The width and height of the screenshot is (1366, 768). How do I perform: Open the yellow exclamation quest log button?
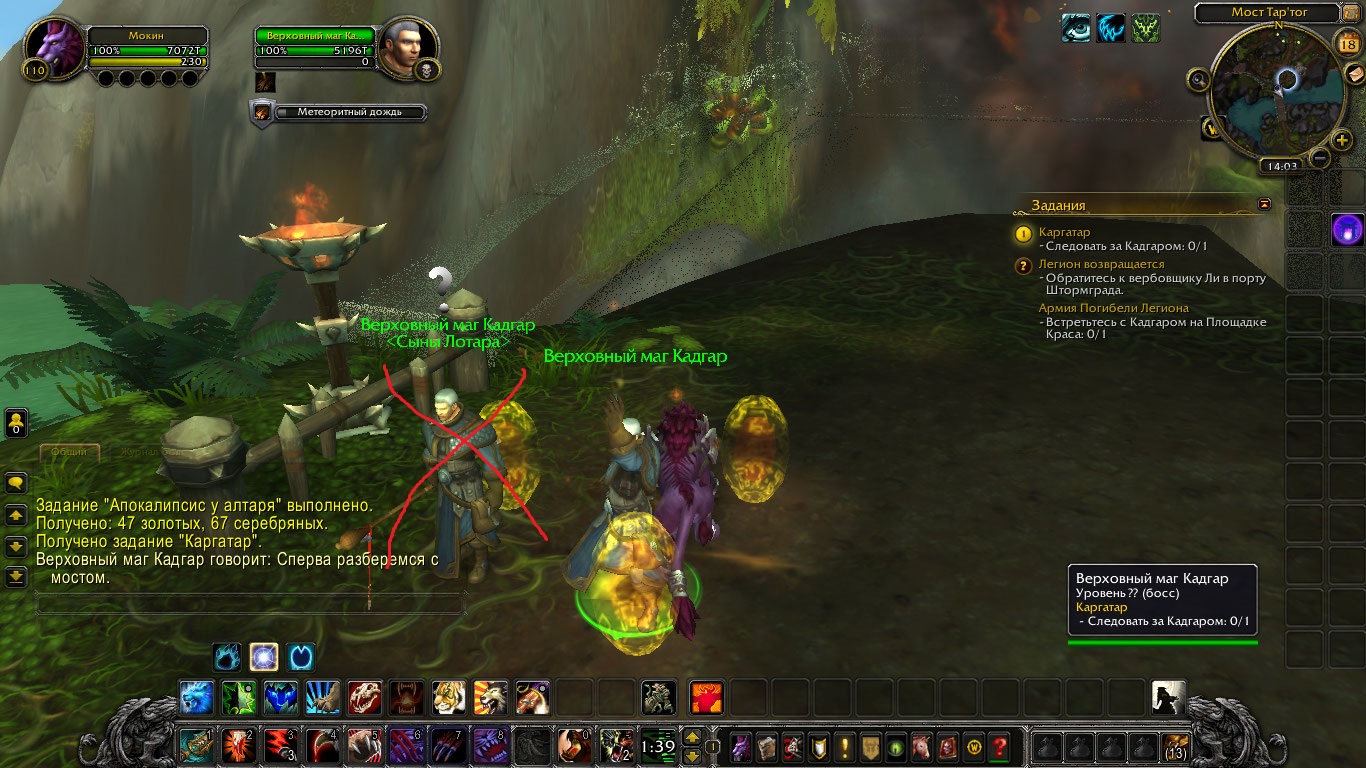point(845,746)
